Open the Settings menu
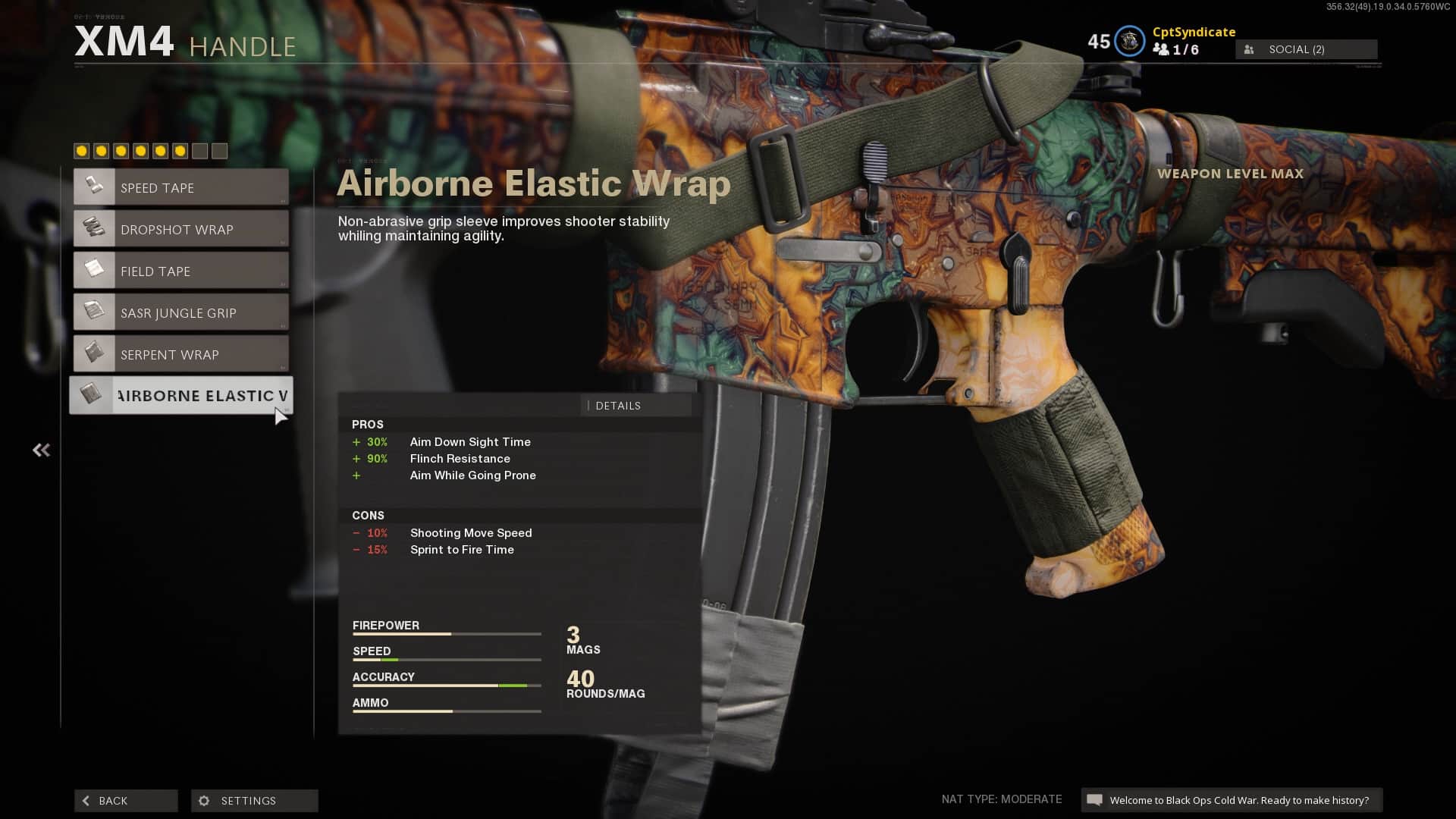The width and height of the screenshot is (1456, 819). point(255,801)
